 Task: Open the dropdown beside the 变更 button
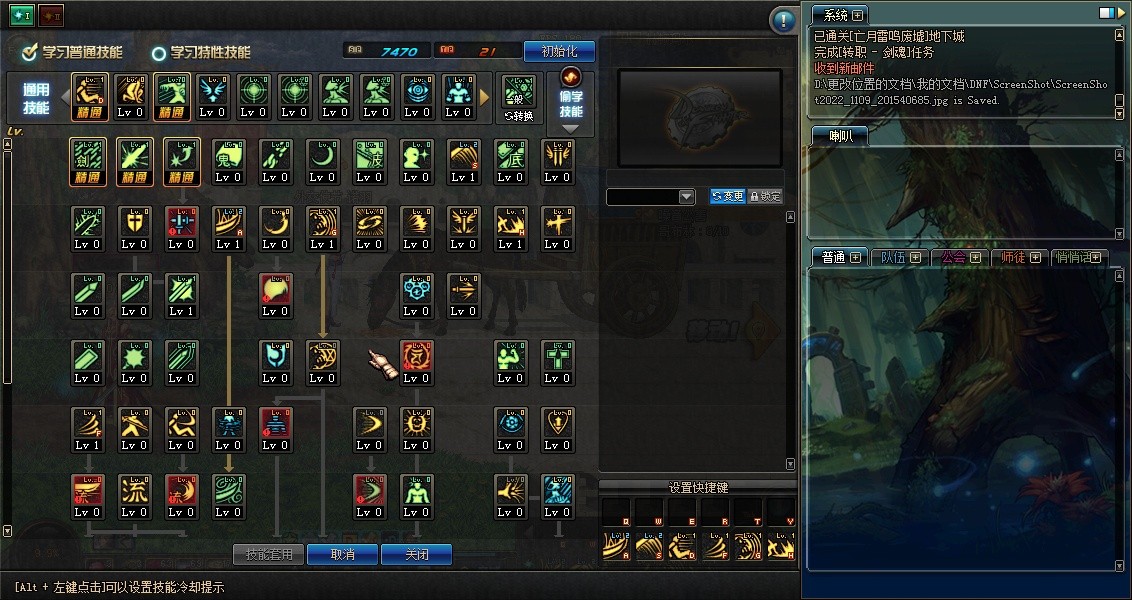pos(686,197)
